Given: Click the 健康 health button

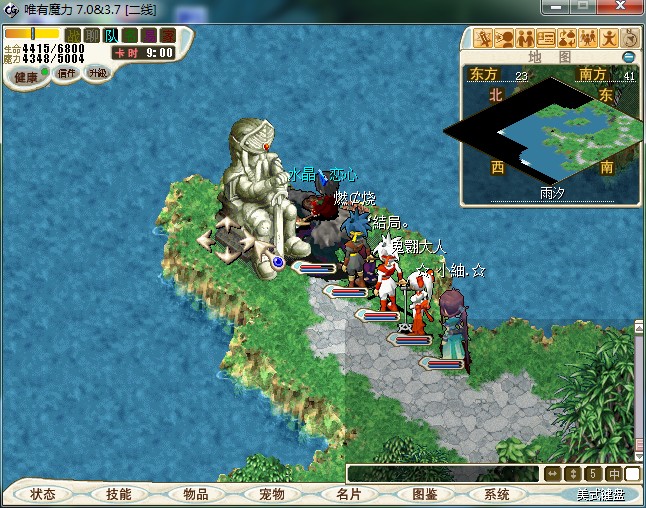Looking at the screenshot, I should click(x=26, y=77).
